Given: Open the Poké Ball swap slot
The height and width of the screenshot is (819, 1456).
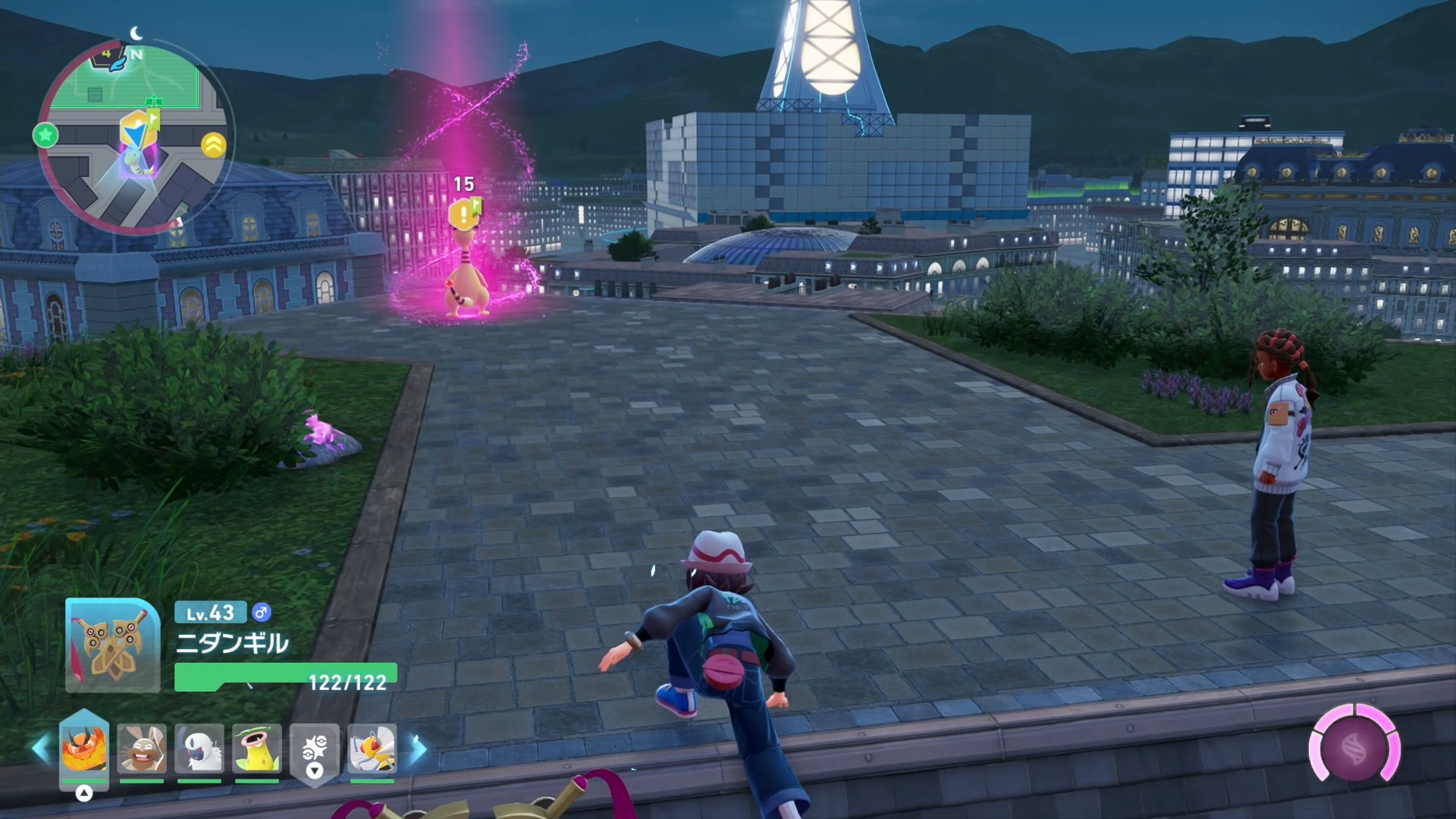Looking at the screenshot, I should pos(315,750).
